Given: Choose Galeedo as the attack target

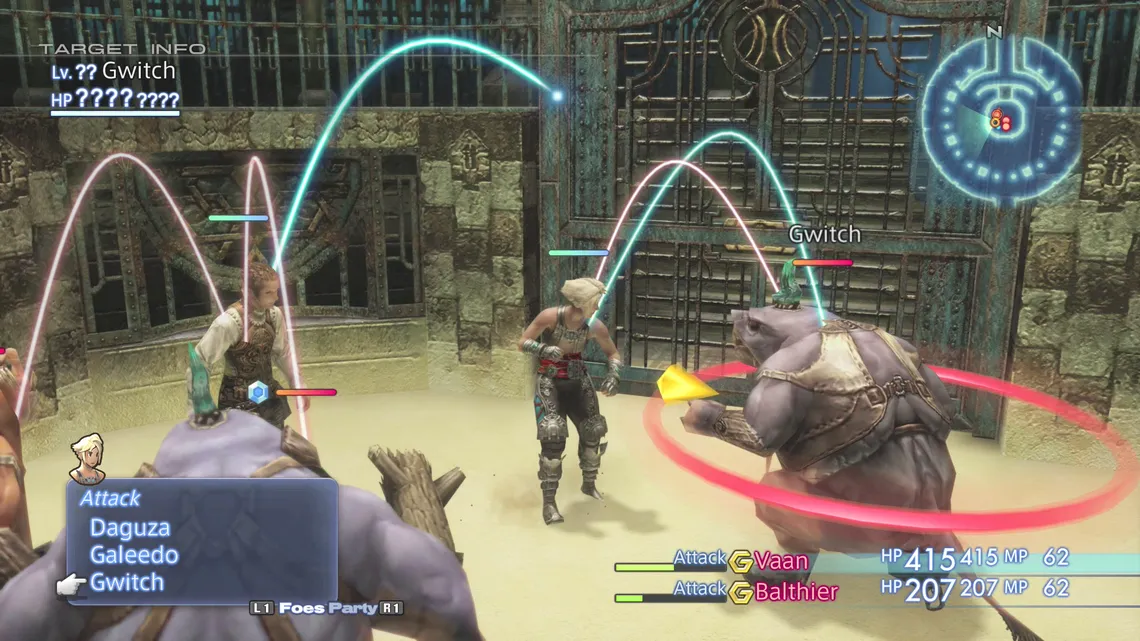Looking at the screenshot, I should pyautogui.click(x=134, y=555).
